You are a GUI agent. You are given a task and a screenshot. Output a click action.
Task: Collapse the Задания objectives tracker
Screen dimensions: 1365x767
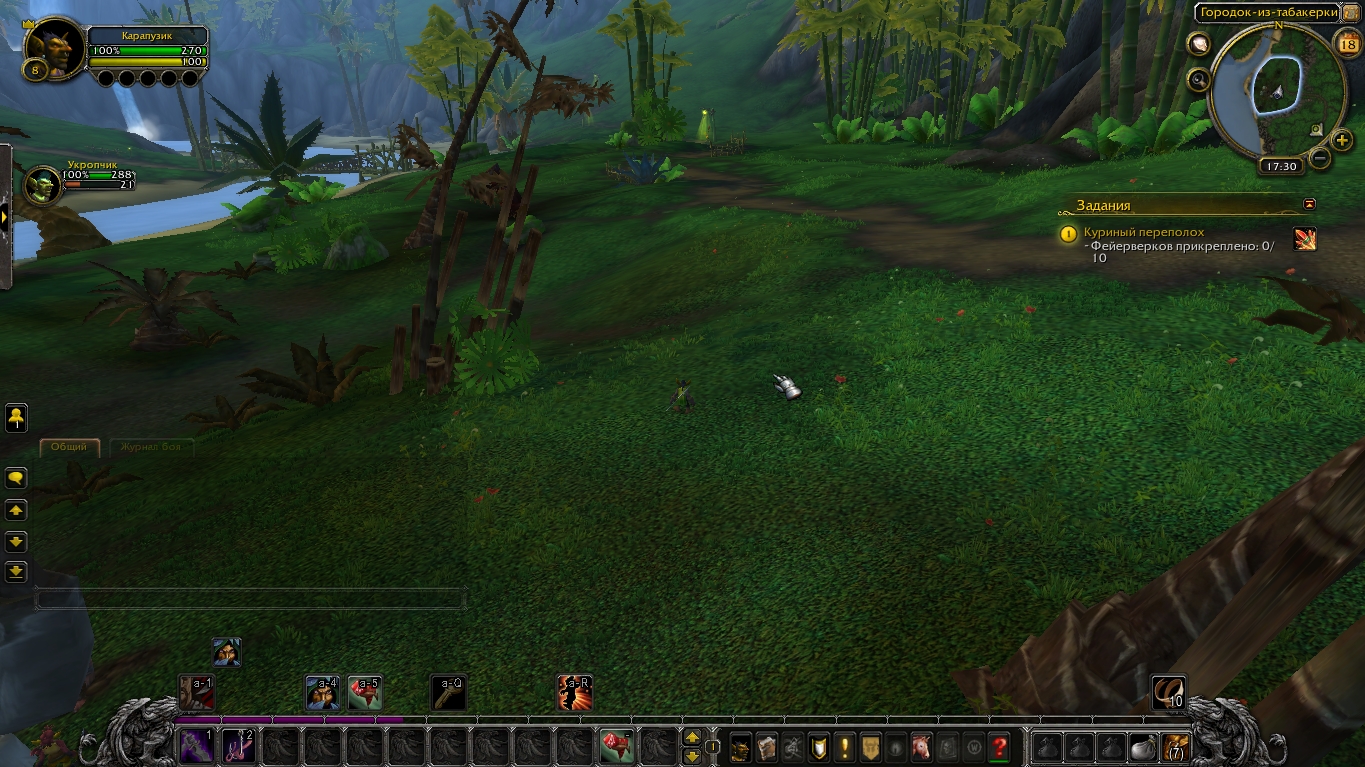pos(1310,205)
